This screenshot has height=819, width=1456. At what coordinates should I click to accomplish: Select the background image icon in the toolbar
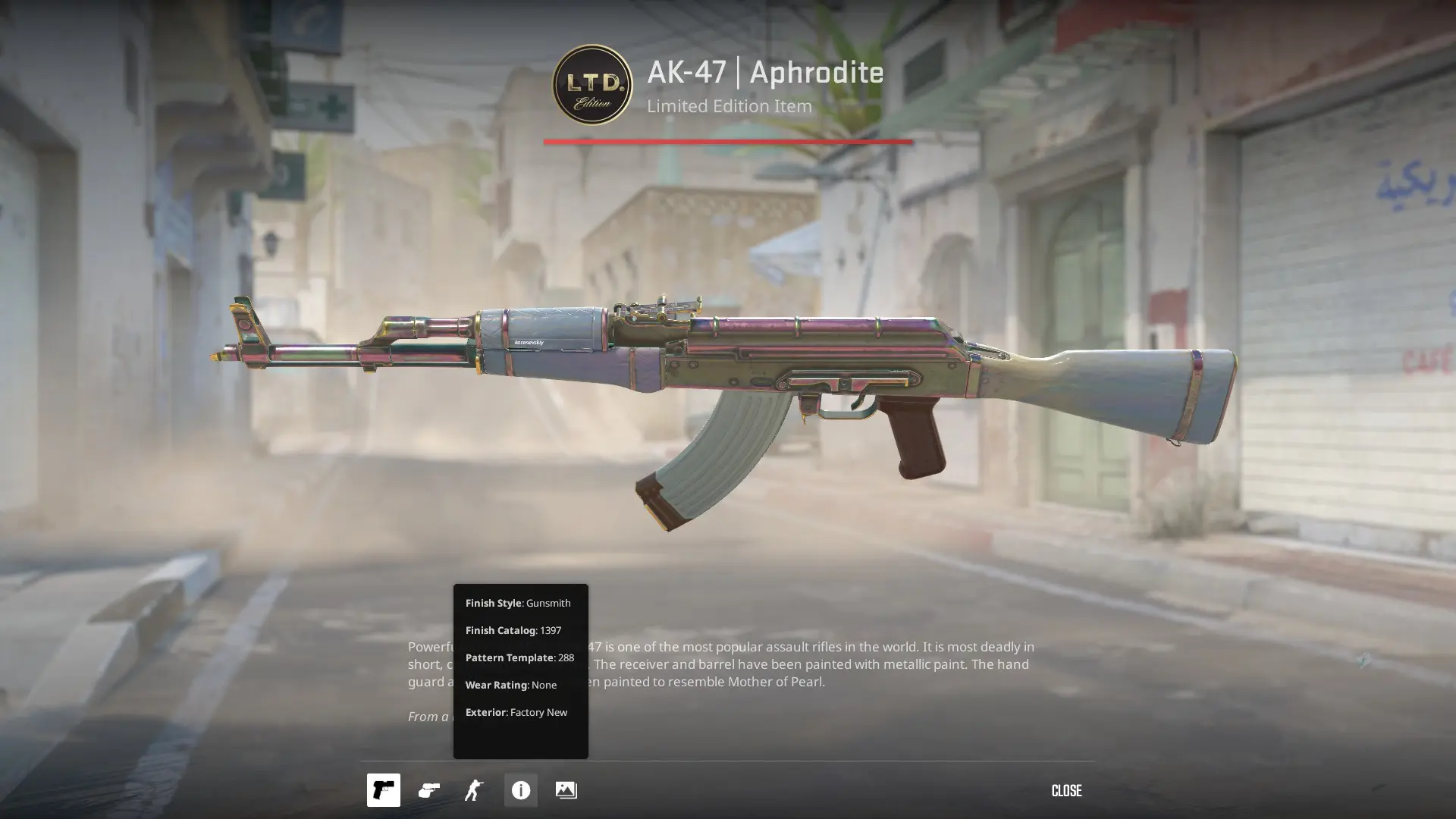pyautogui.click(x=566, y=790)
